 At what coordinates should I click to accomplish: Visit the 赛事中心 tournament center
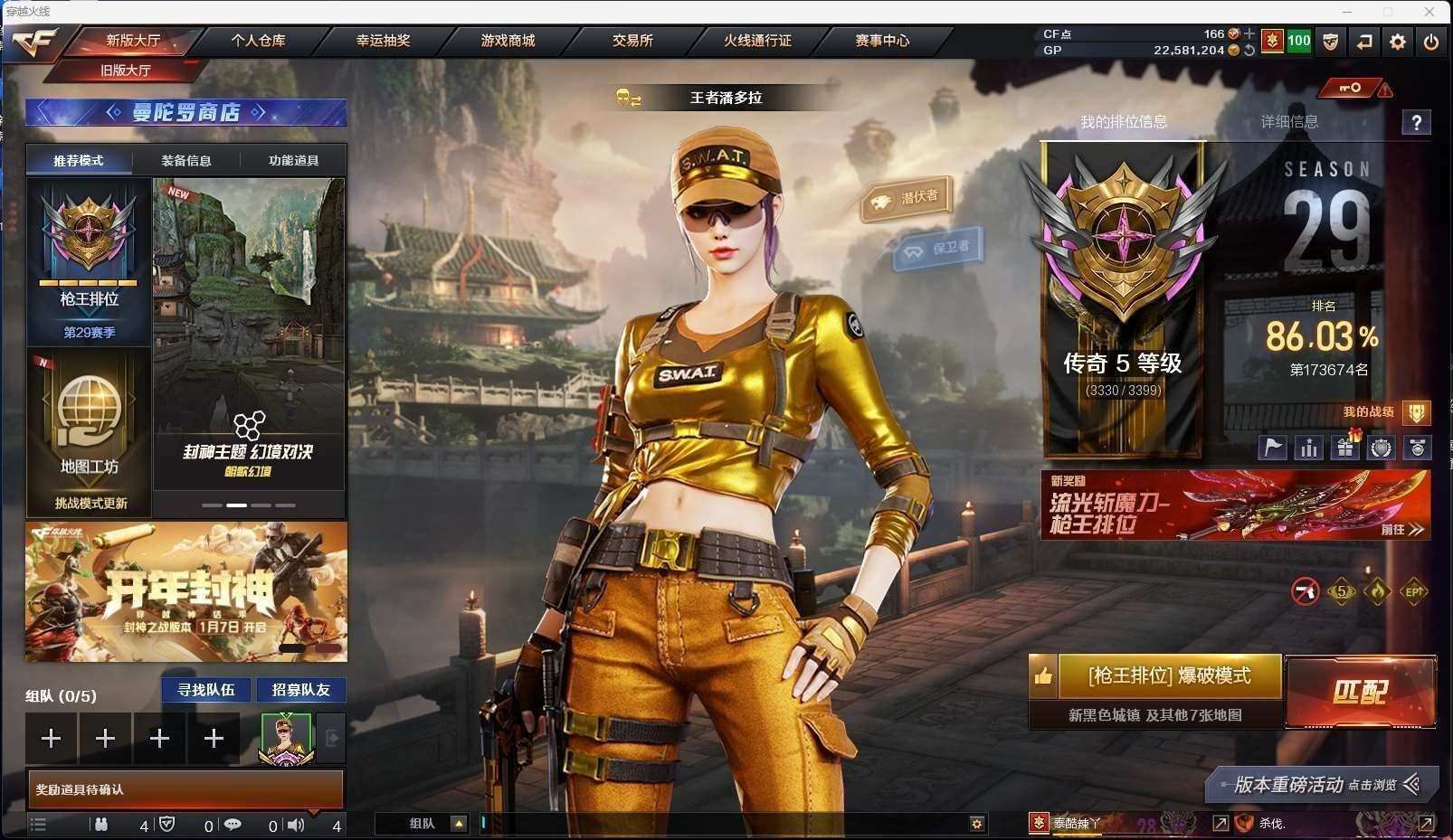[x=882, y=41]
